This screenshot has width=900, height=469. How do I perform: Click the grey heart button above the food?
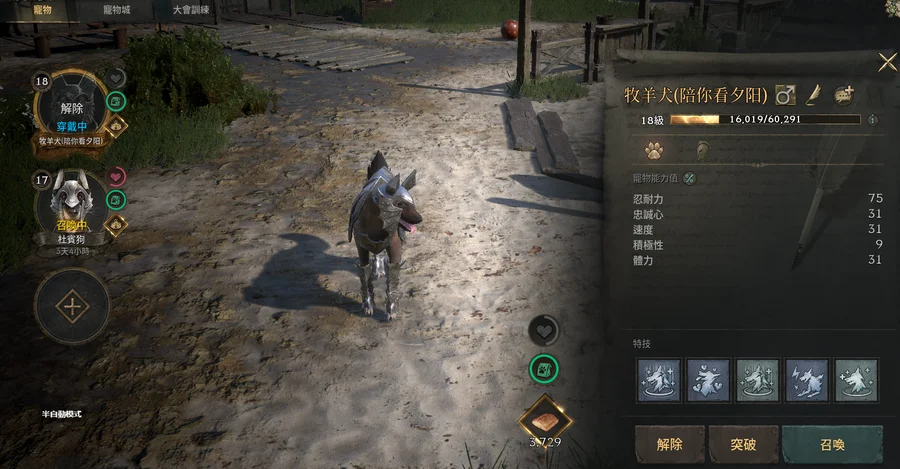tap(543, 330)
